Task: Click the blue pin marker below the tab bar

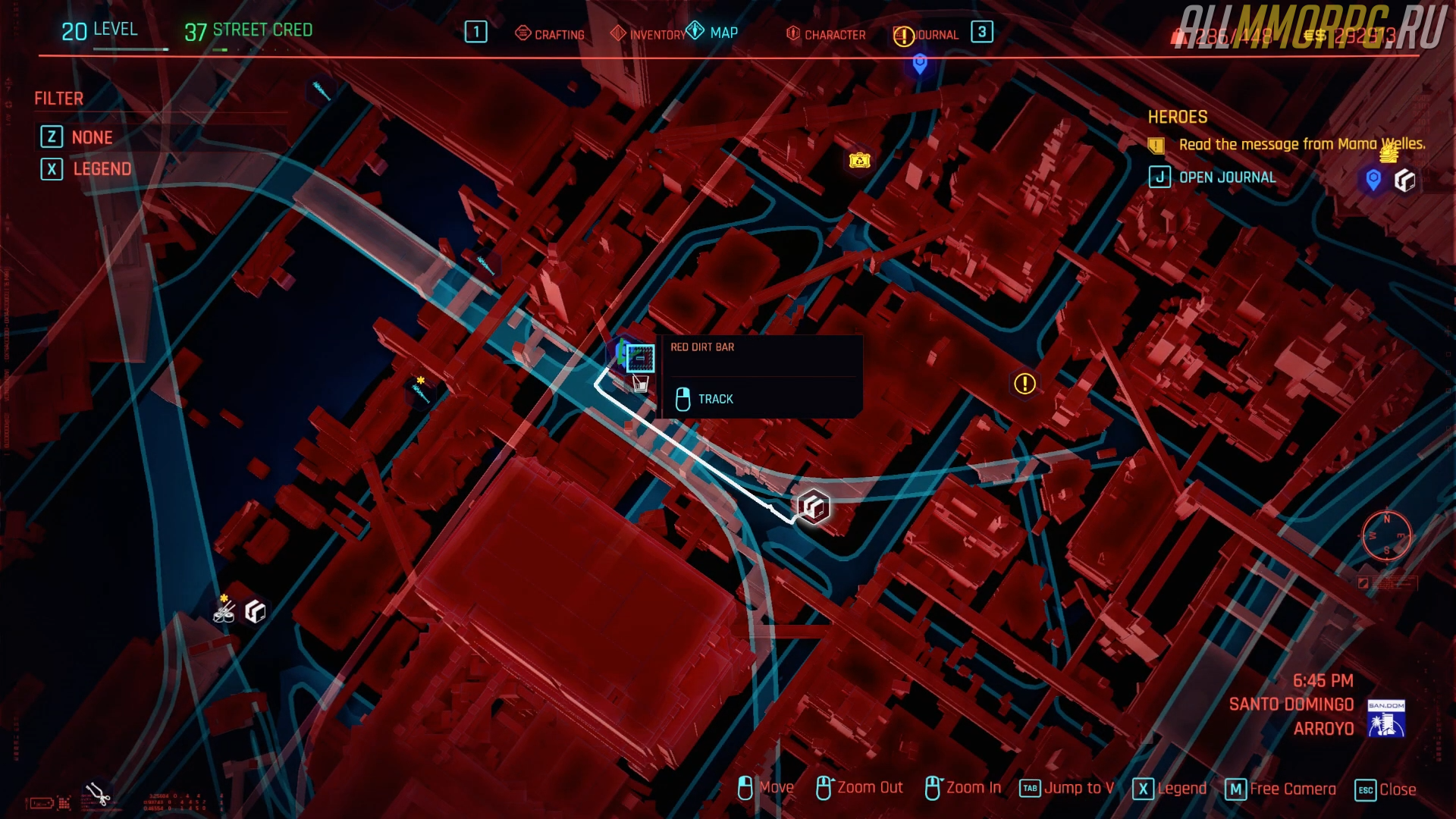Action: click(x=920, y=64)
